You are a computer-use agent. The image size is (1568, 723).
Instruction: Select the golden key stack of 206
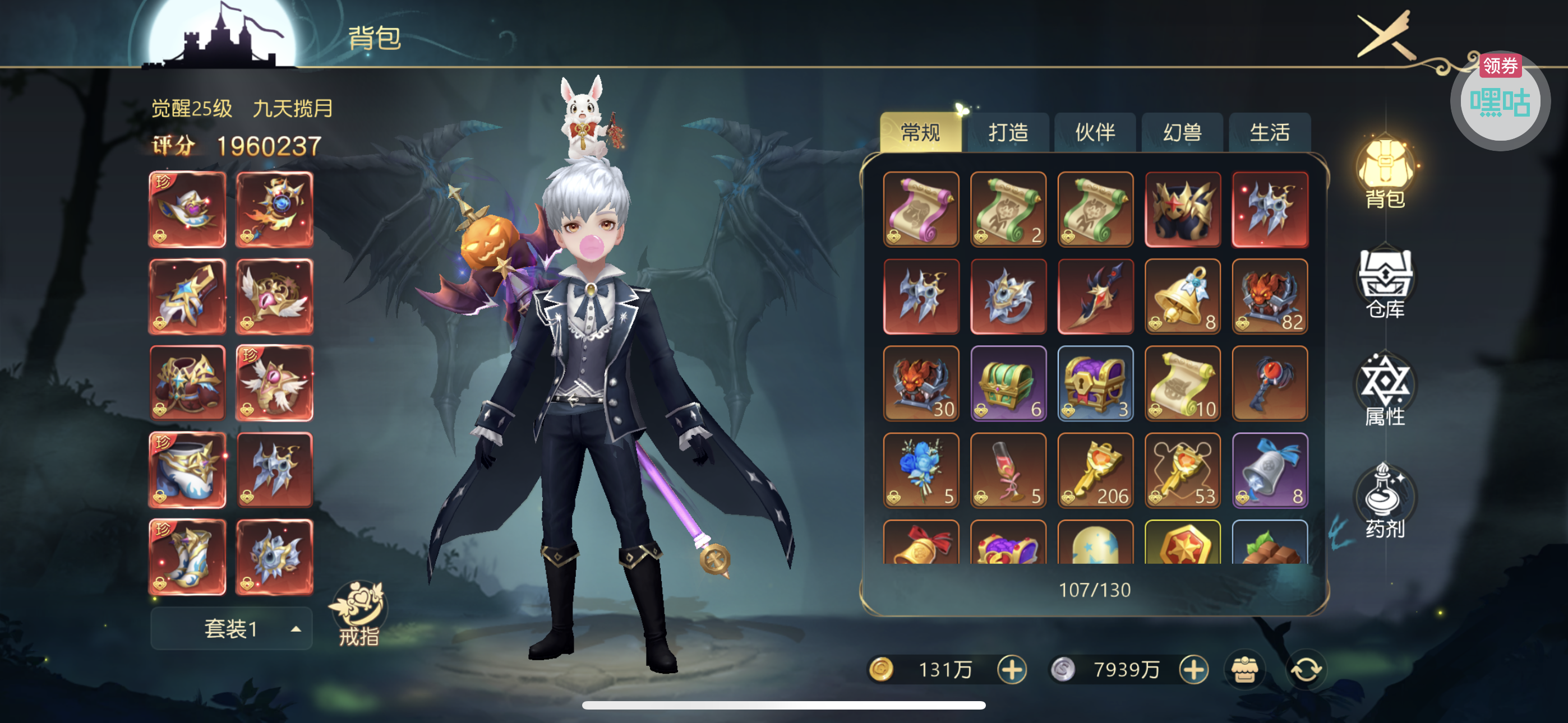(x=1095, y=470)
